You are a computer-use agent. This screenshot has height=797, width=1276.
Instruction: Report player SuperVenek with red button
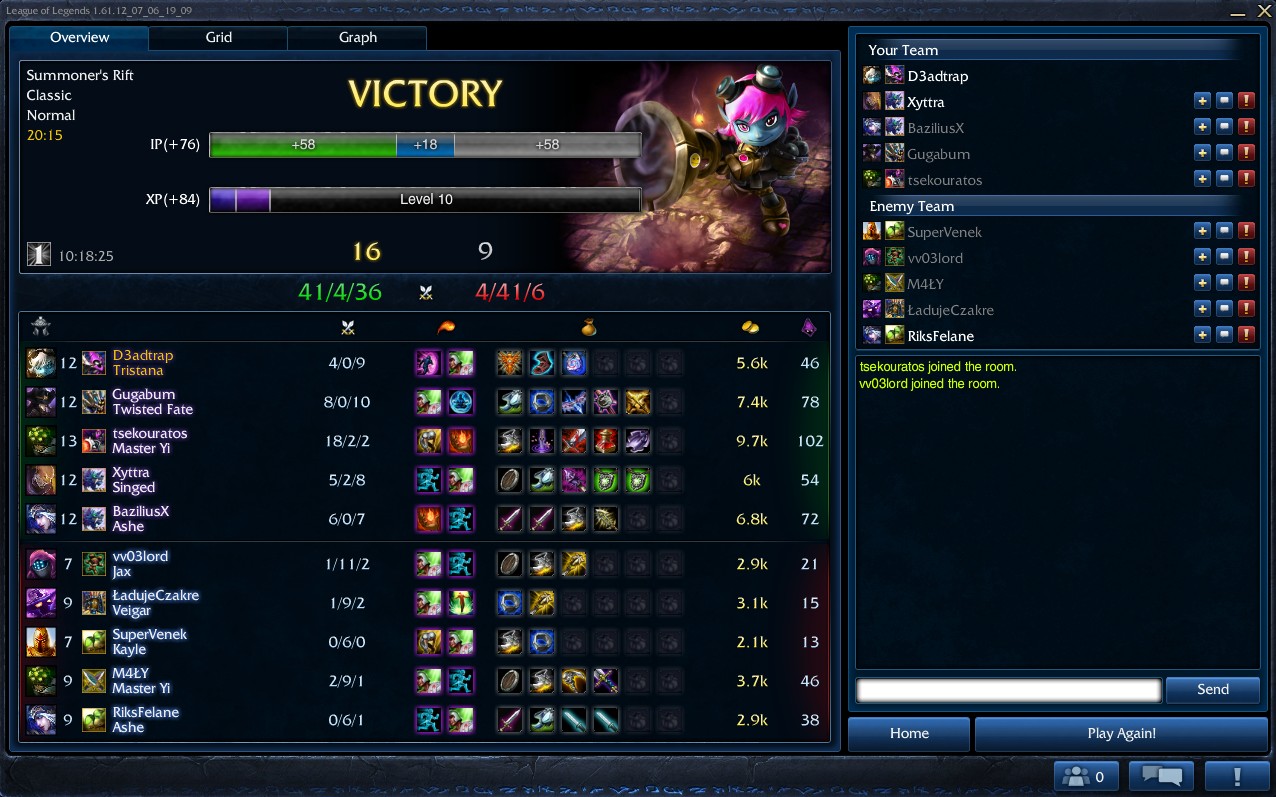(x=1246, y=231)
